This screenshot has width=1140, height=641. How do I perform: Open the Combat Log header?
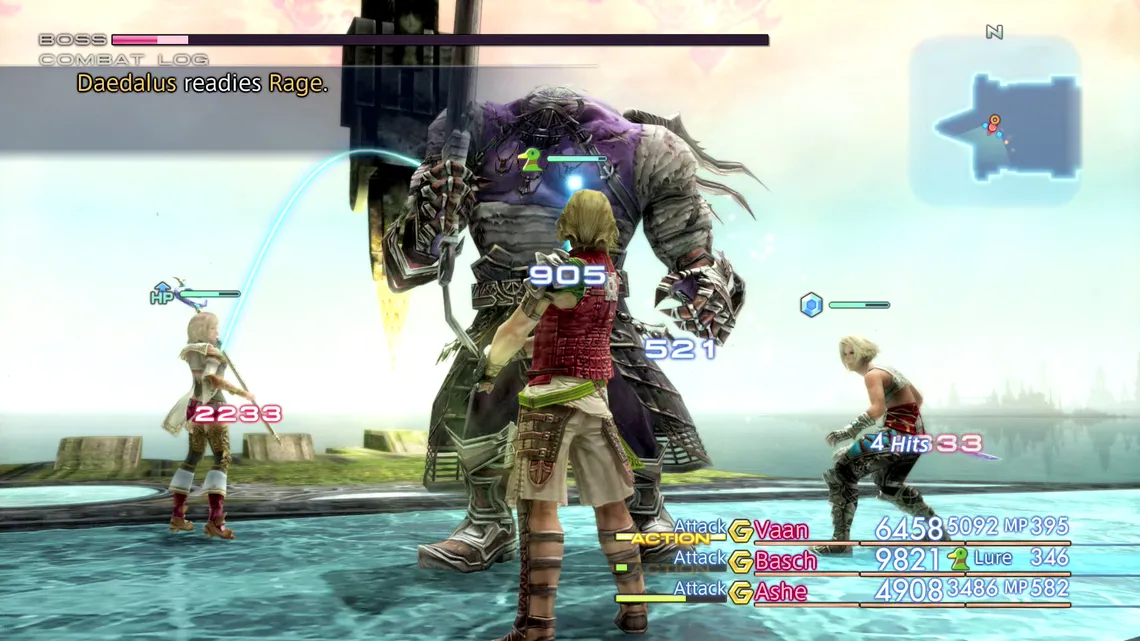pyautogui.click(x=124, y=60)
